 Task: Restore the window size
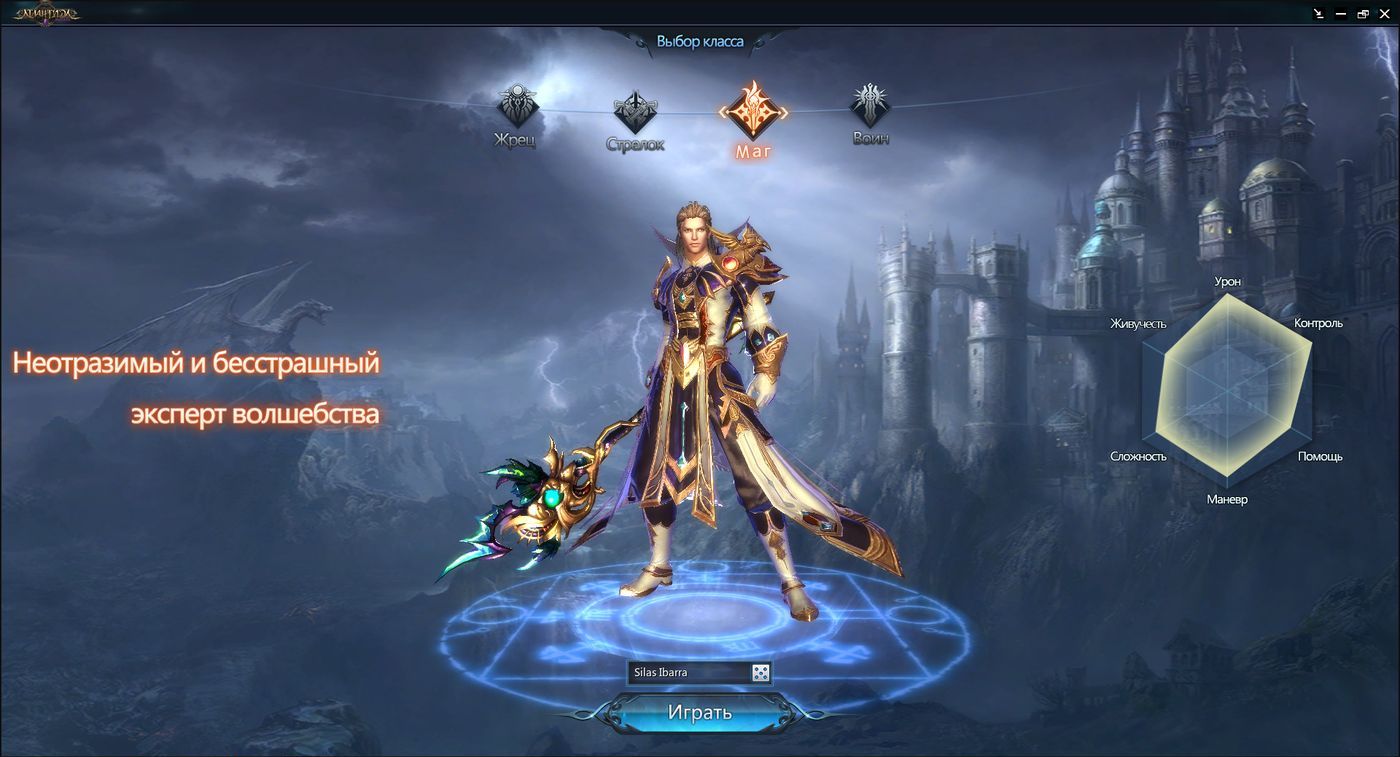[x=1363, y=14]
